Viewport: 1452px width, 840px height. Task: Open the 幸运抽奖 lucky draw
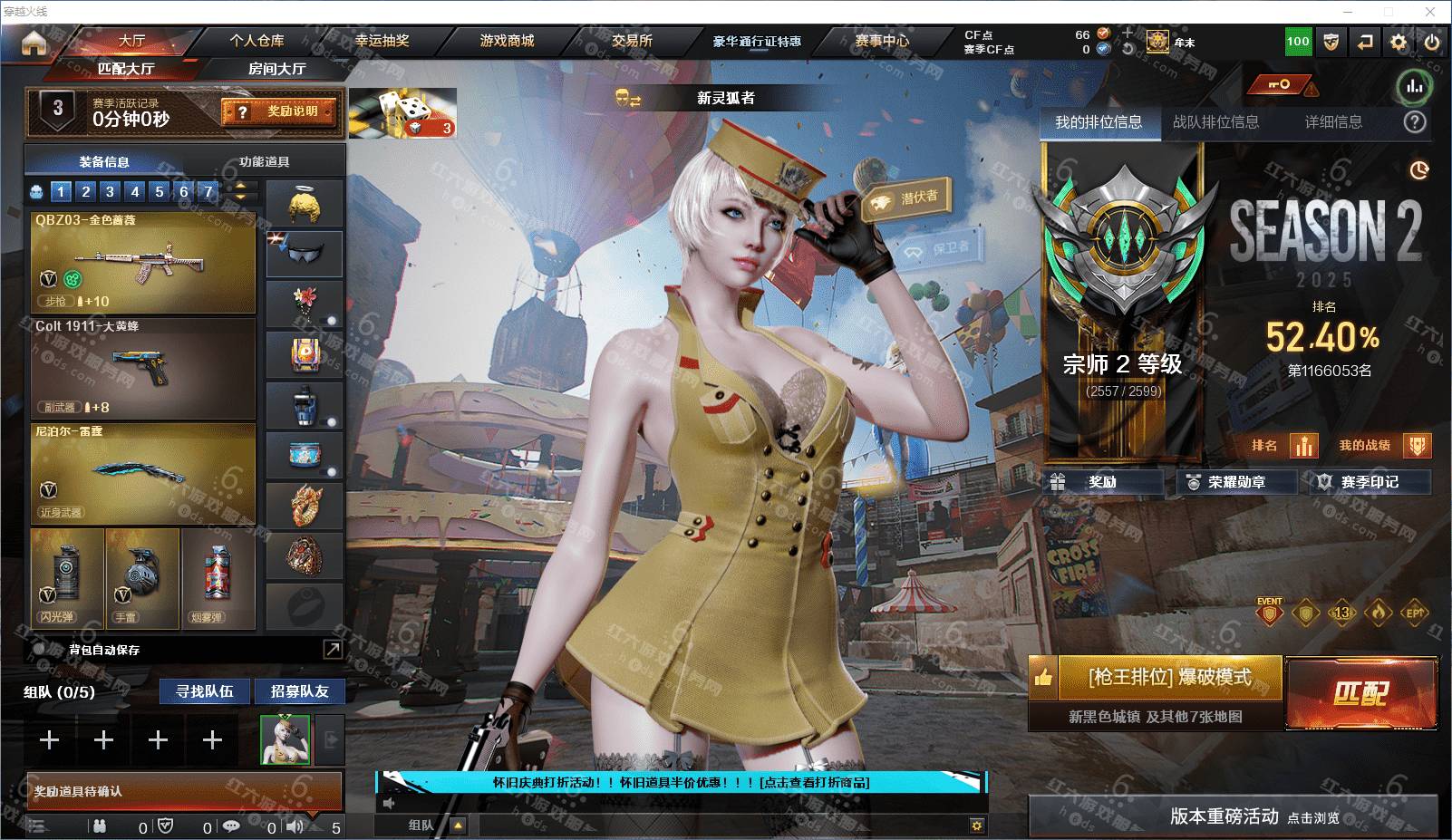pos(382,41)
